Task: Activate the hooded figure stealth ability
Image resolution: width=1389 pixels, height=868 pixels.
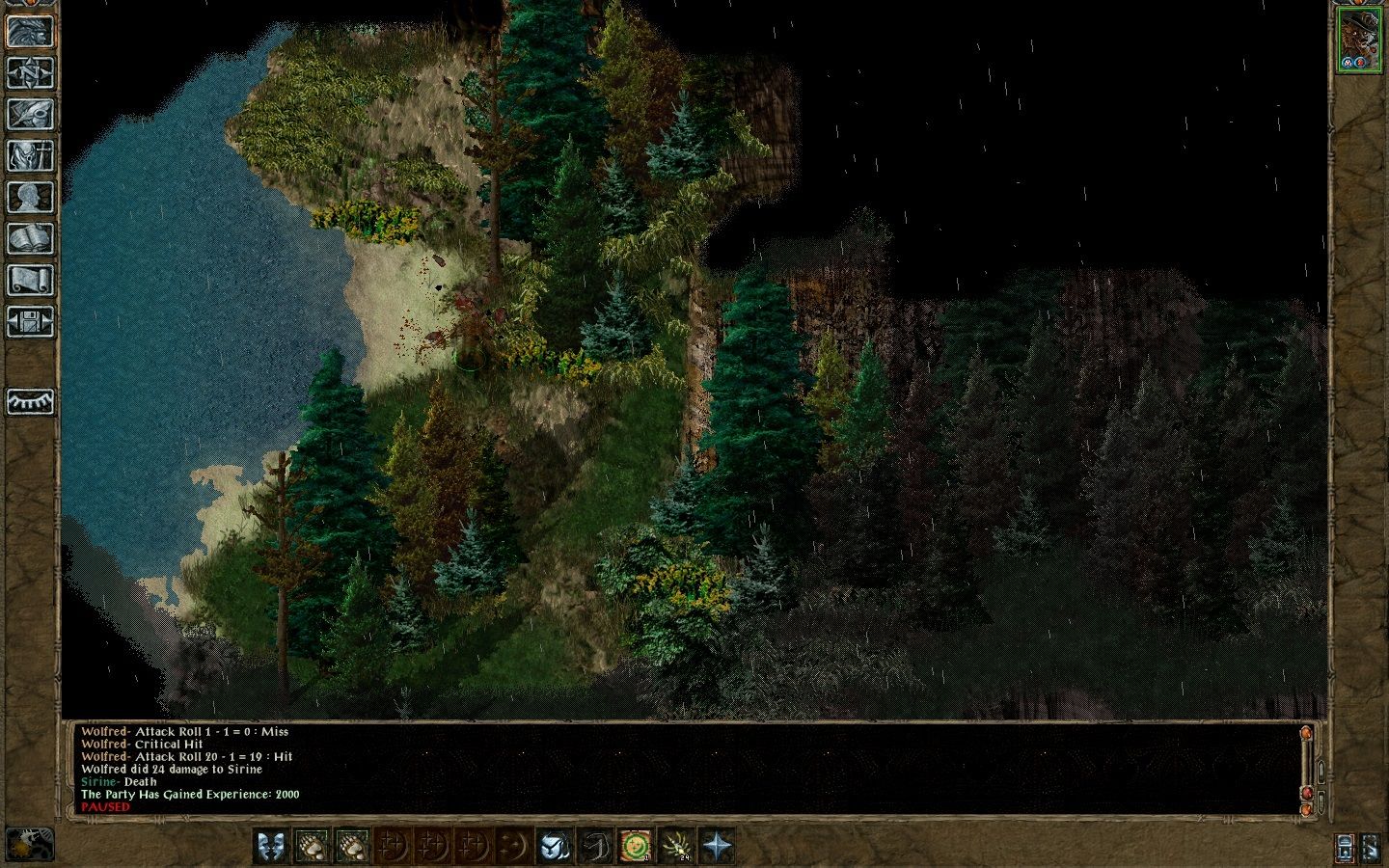Action: [x=554, y=846]
